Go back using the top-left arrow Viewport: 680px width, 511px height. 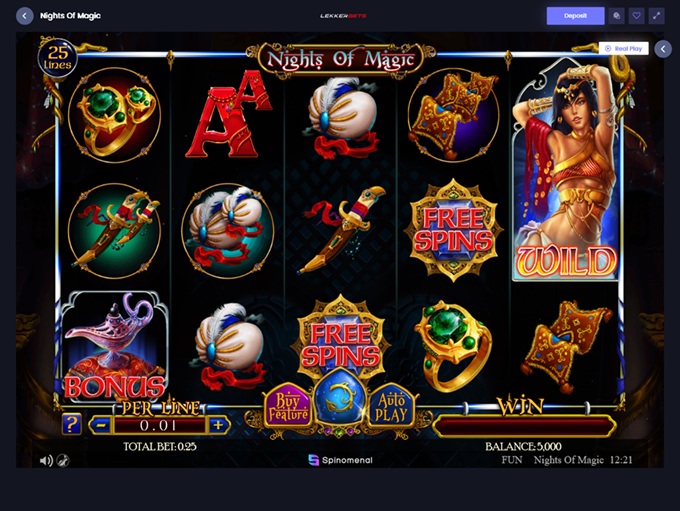[25, 16]
